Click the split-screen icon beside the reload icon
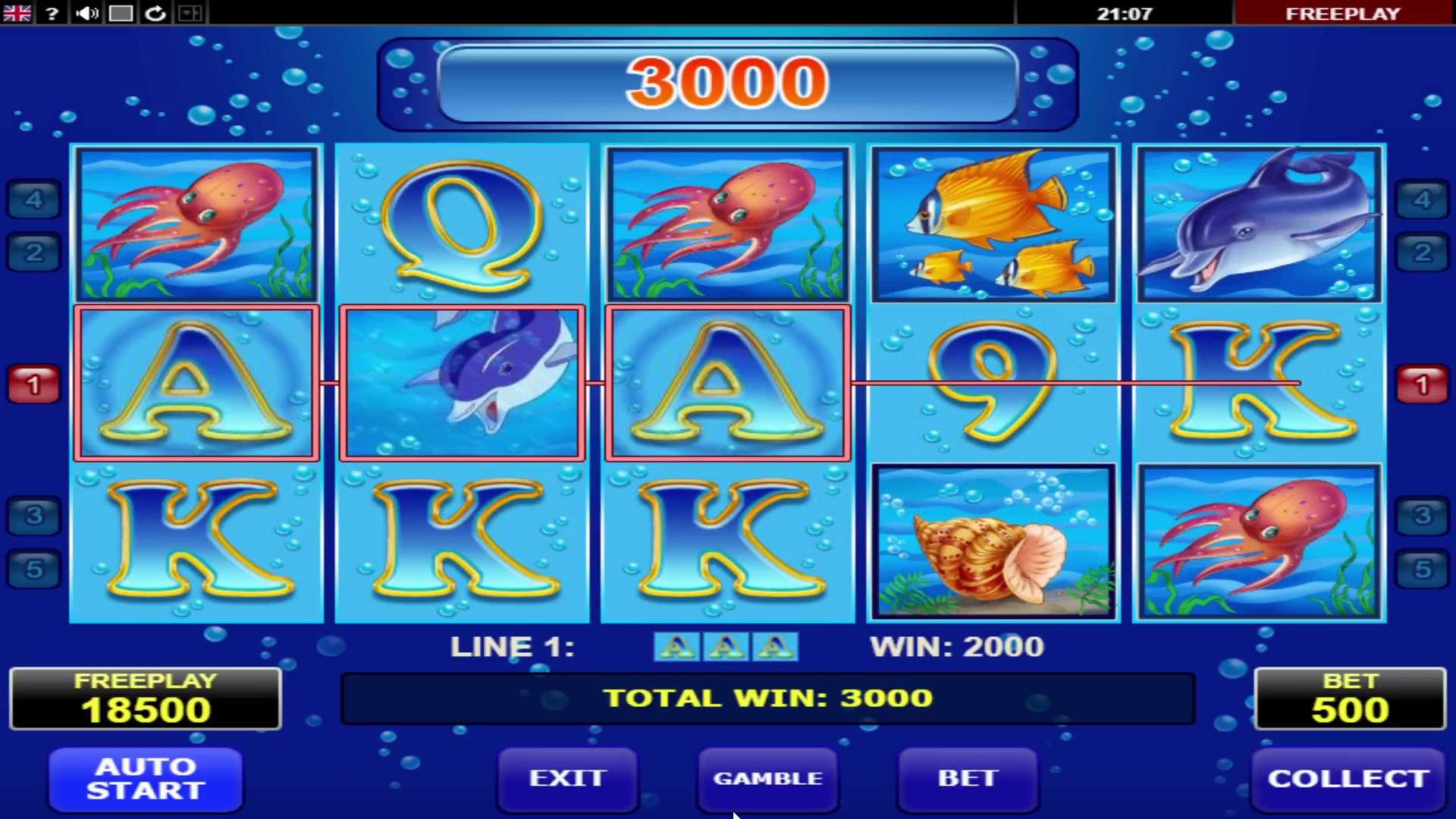This screenshot has height=819, width=1456. (x=189, y=12)
